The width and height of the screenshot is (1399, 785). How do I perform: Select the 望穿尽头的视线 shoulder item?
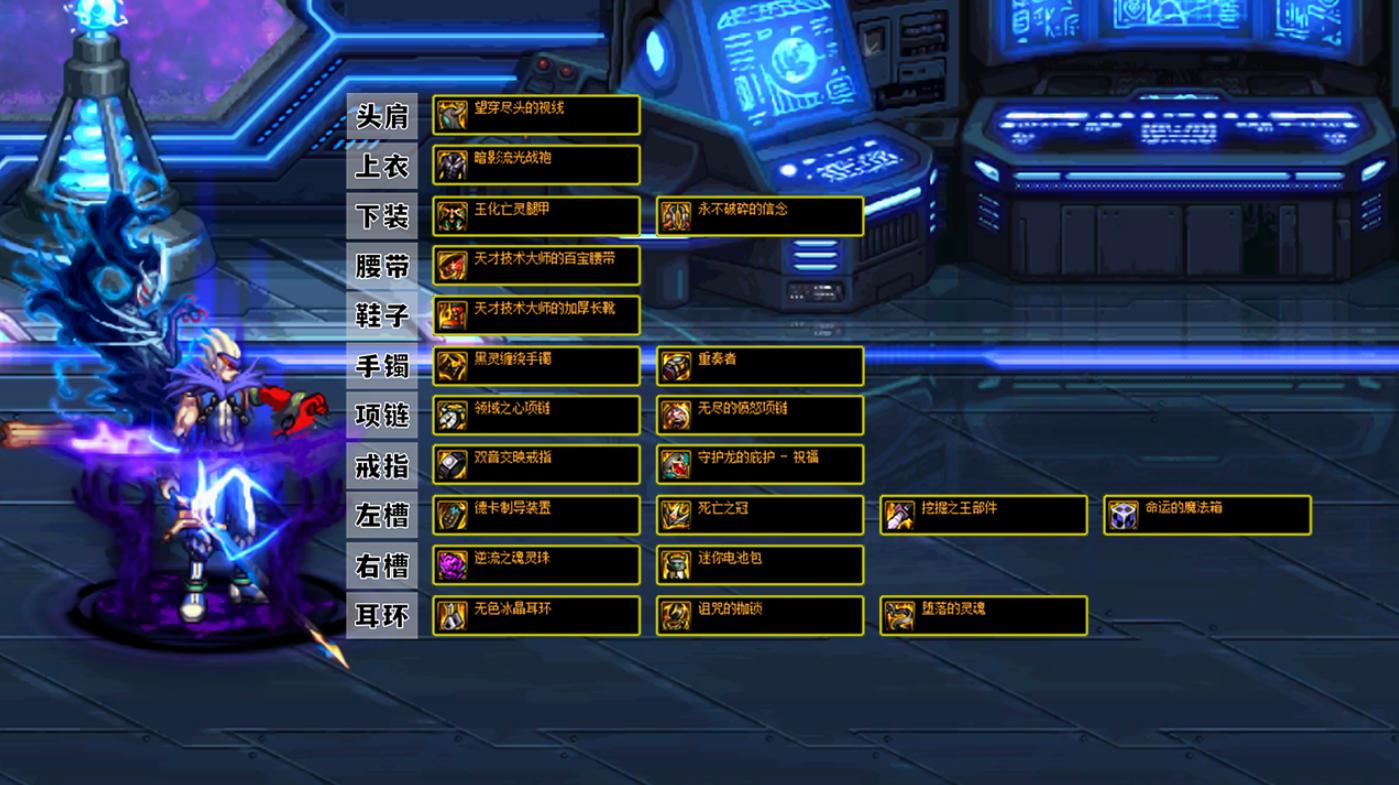pos(536,115)
